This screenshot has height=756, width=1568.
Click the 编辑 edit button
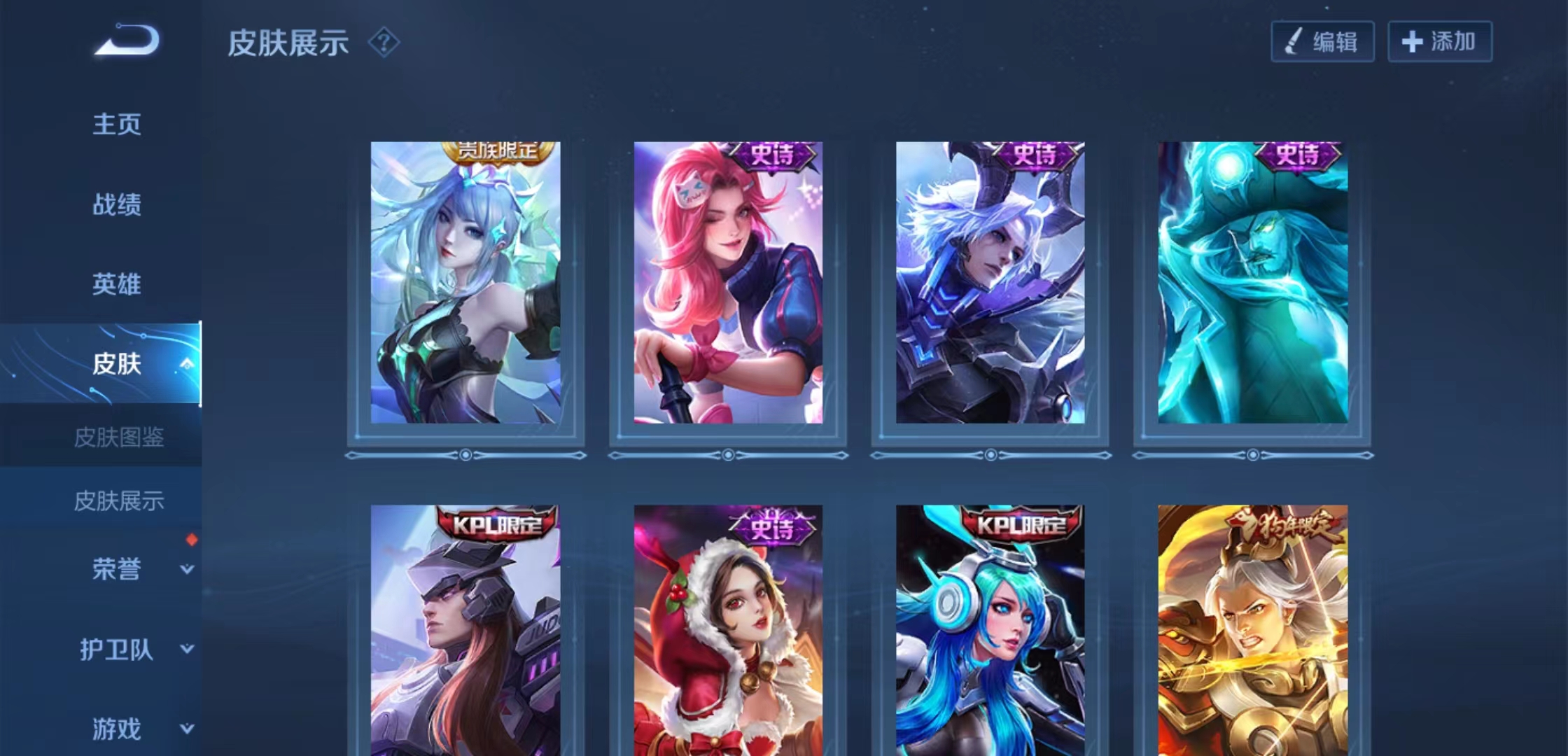[1322, 42]
